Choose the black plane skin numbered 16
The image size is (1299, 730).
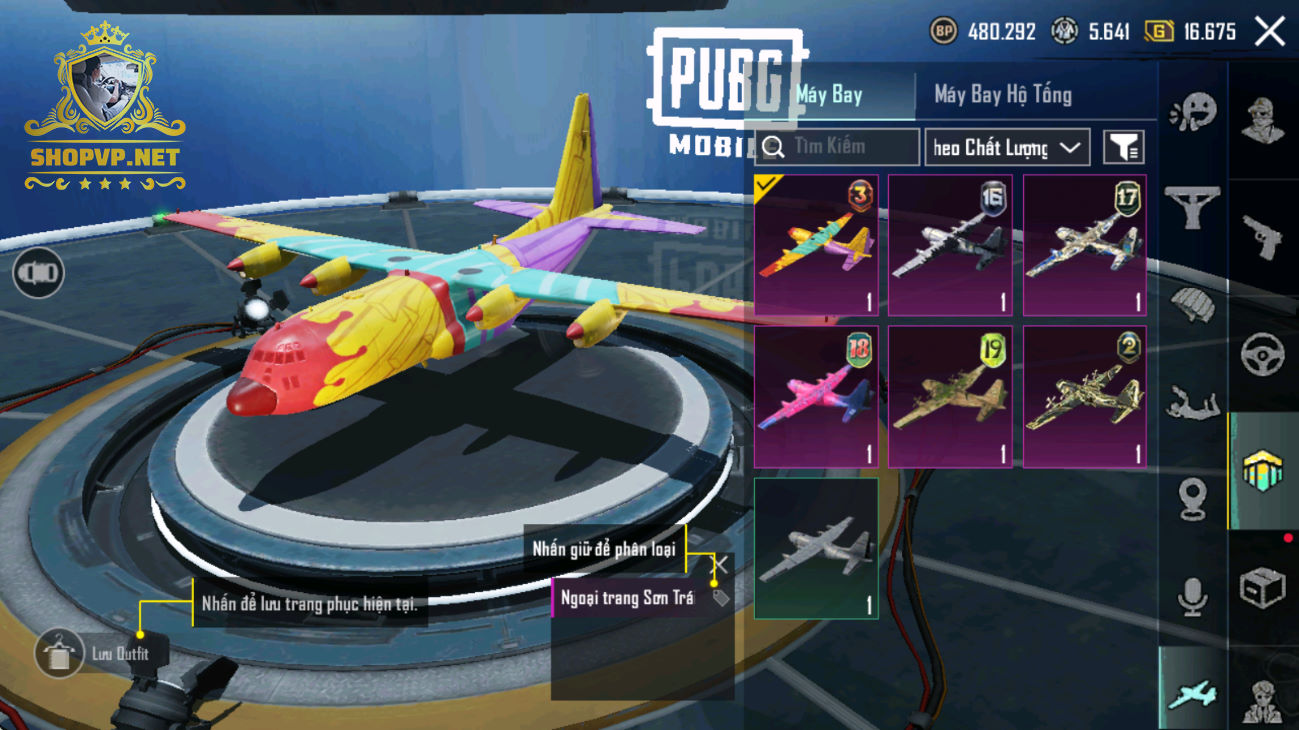[x=950, y=246]
